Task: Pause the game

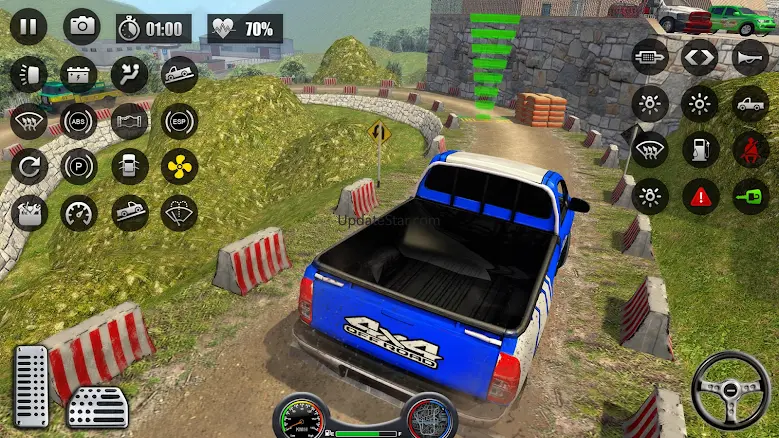Action: [x=28, y=27]
